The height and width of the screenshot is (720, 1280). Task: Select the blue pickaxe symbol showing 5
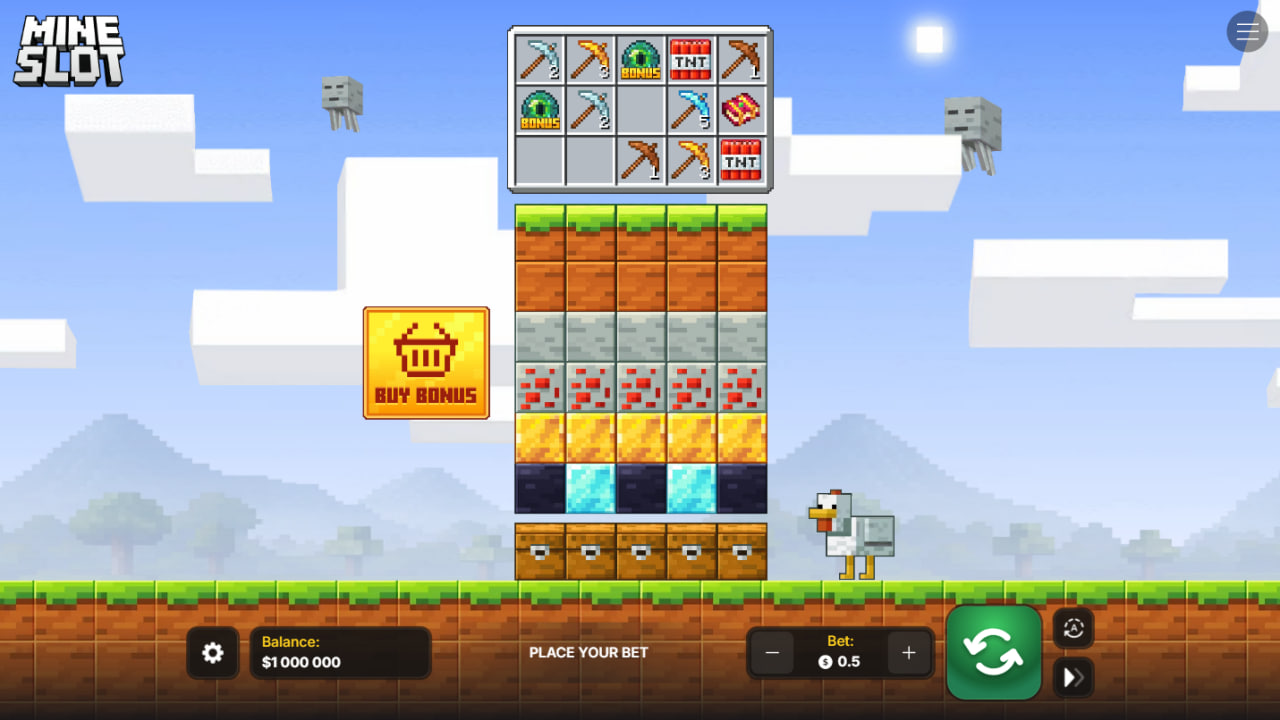(692, 110)
